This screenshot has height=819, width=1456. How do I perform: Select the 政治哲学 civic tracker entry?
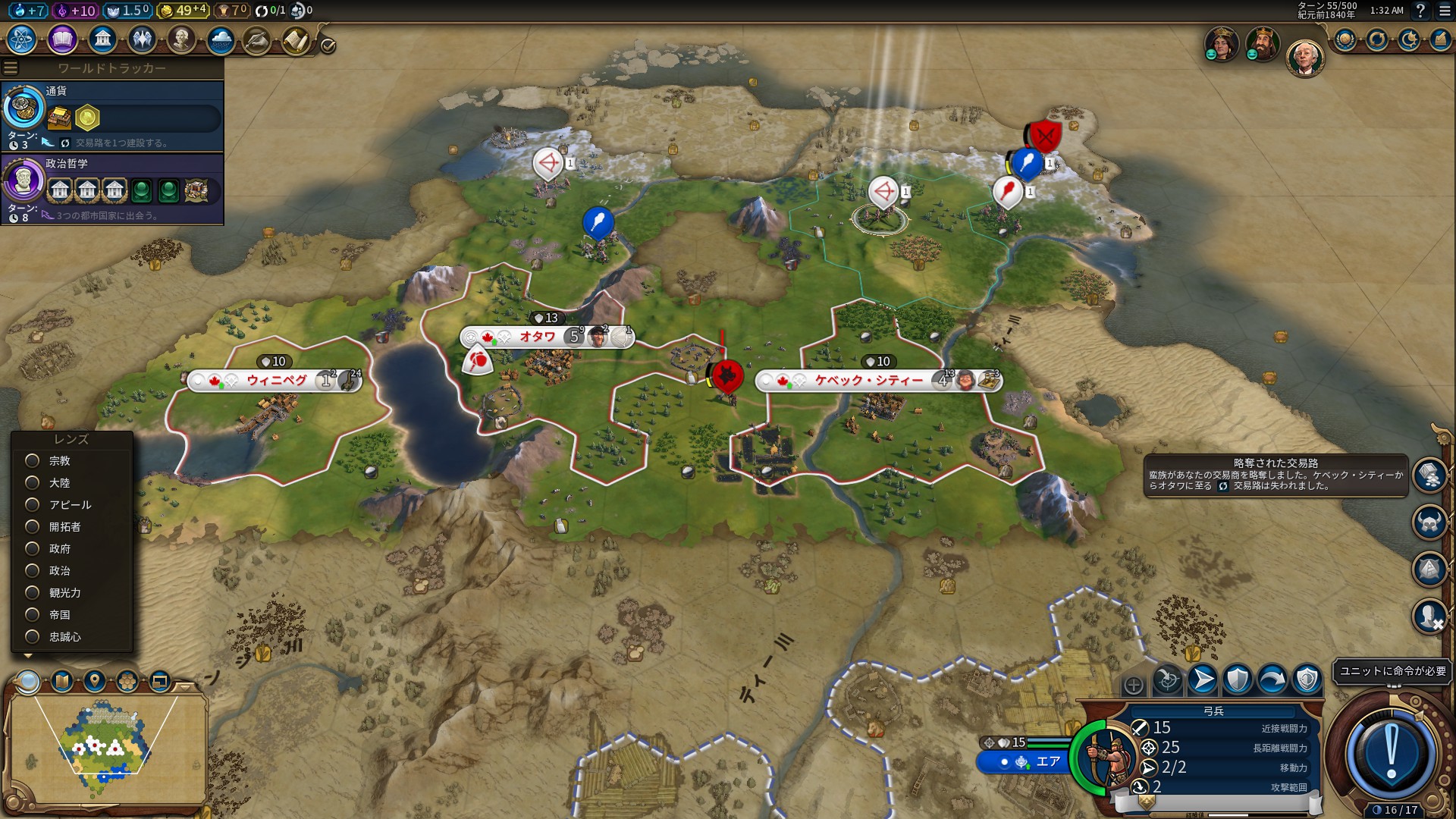(112, 188)
